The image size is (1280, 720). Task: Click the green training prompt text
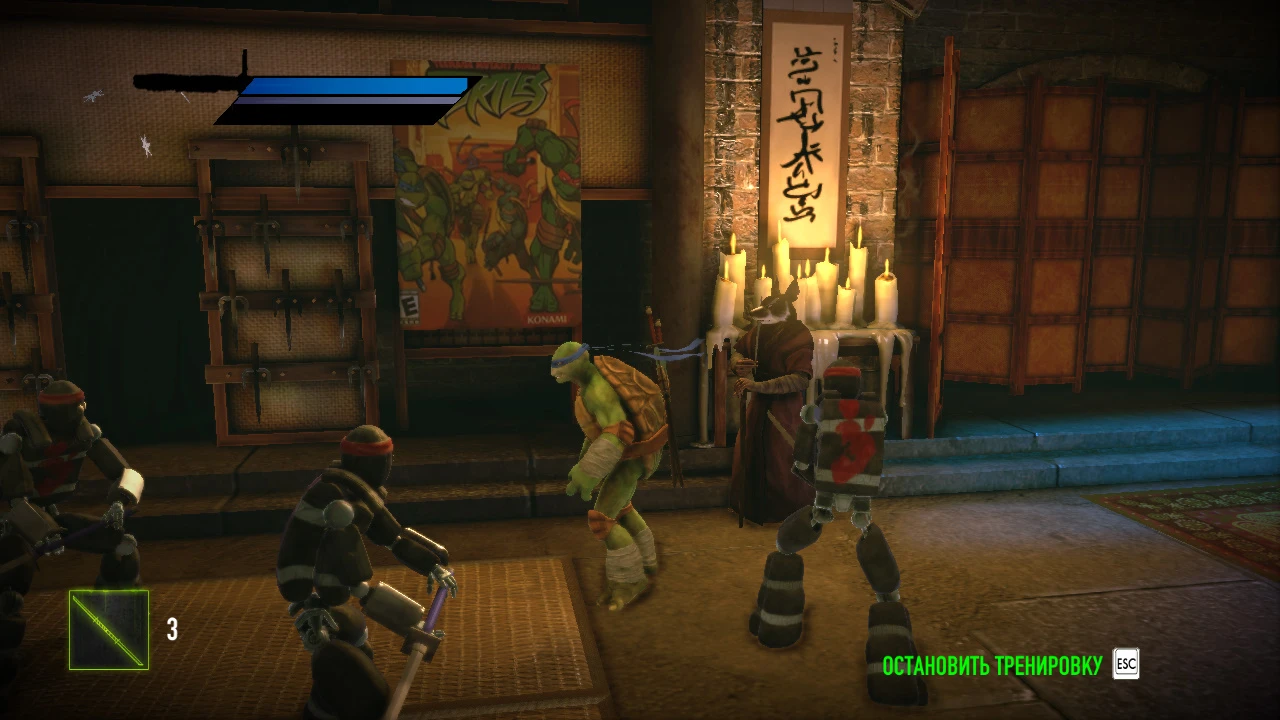(x=990, y=663)
